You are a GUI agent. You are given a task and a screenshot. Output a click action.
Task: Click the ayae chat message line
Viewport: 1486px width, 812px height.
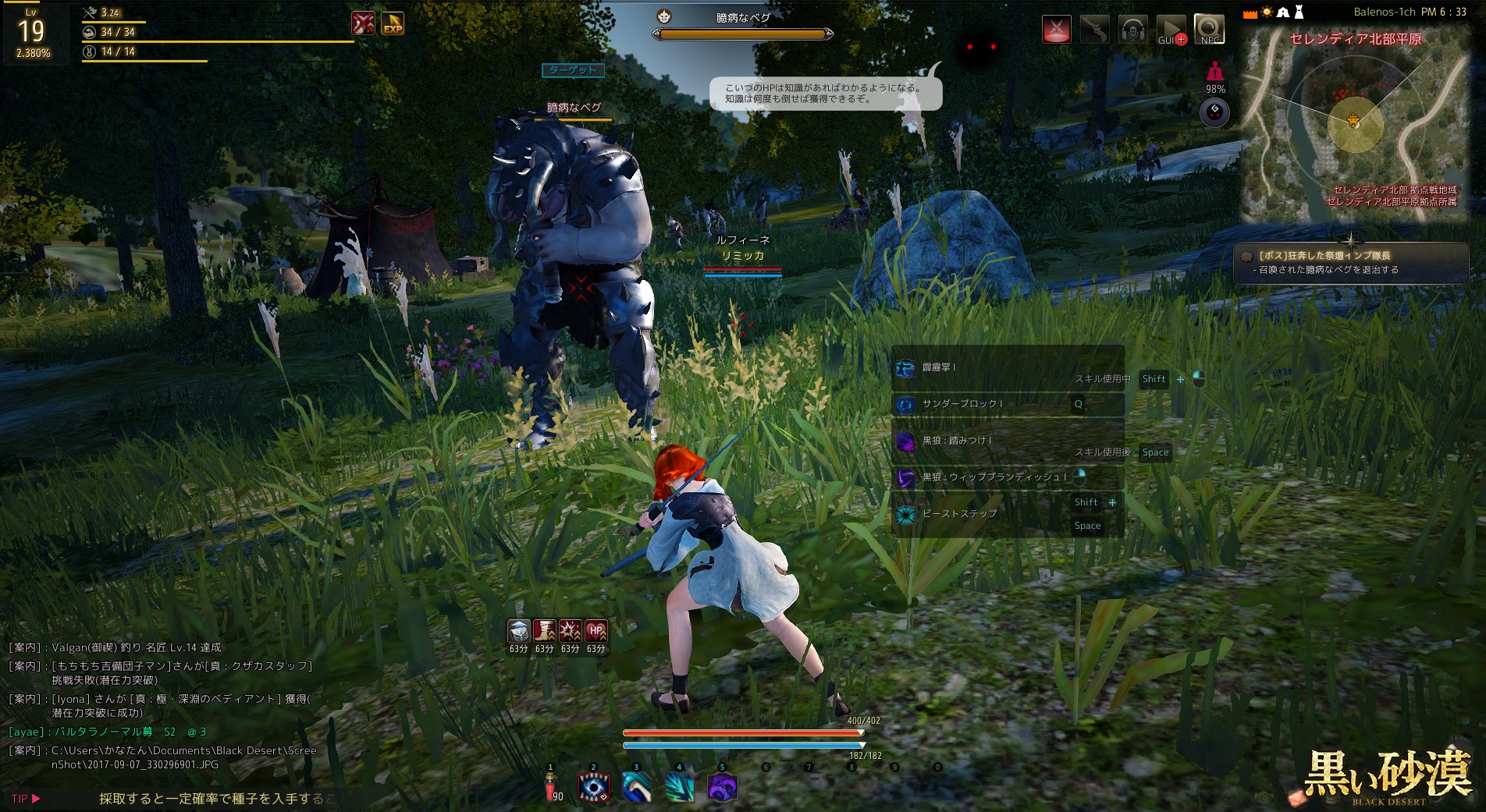pos(108,732)
